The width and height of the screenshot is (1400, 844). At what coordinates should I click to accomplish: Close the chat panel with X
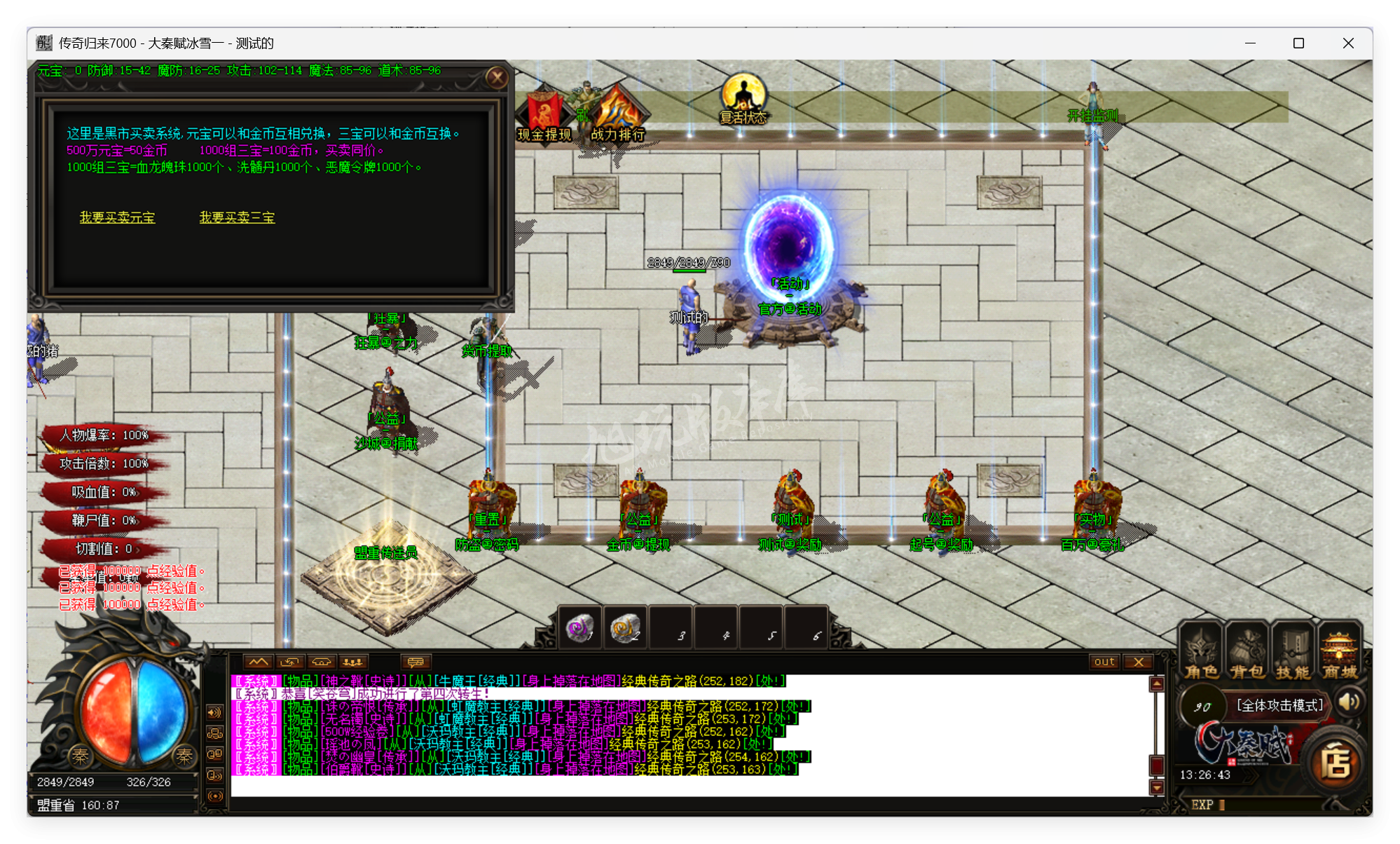coord(1139,662)
